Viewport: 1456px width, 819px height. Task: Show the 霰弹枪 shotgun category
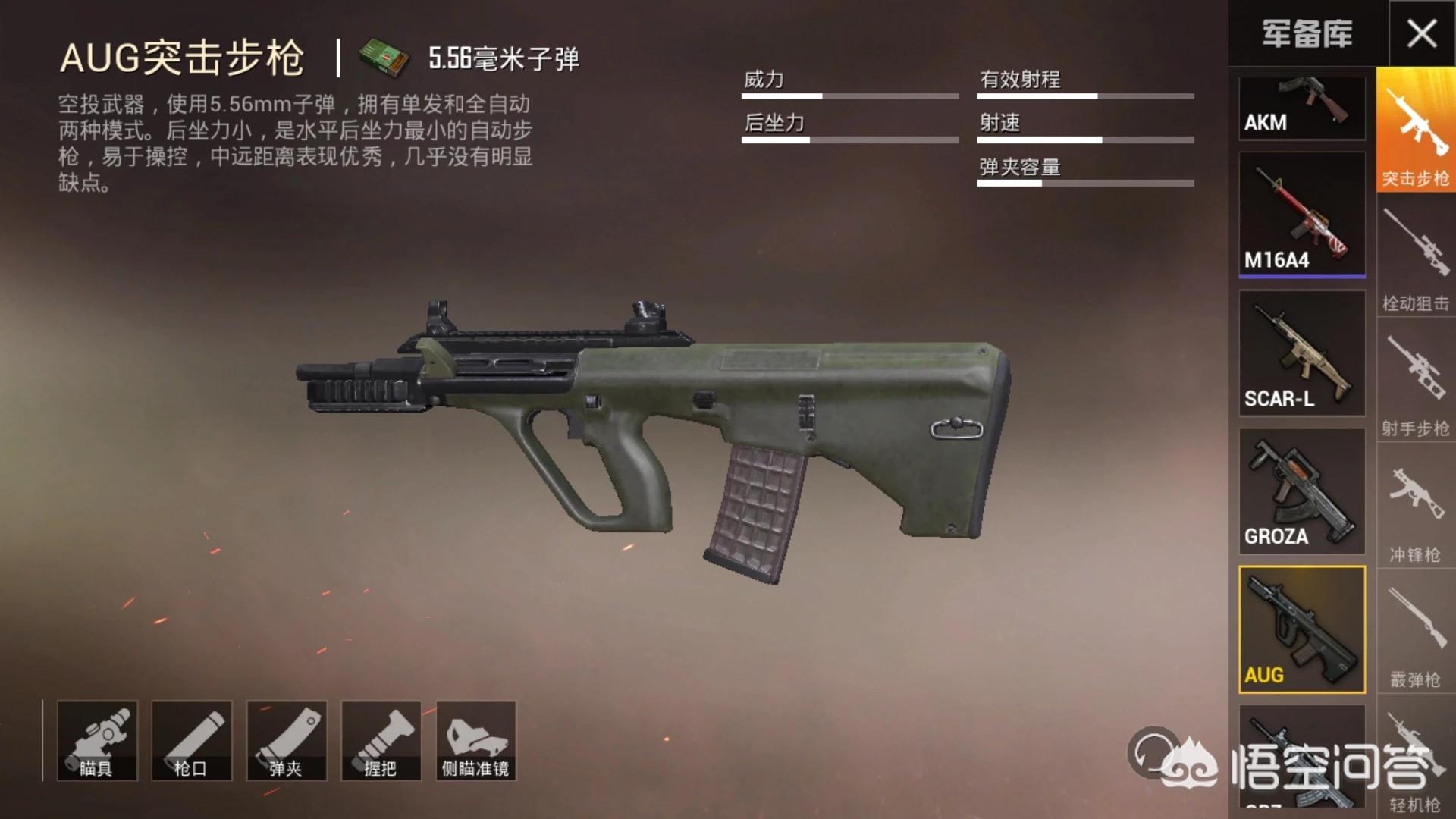coord(1415,634)
